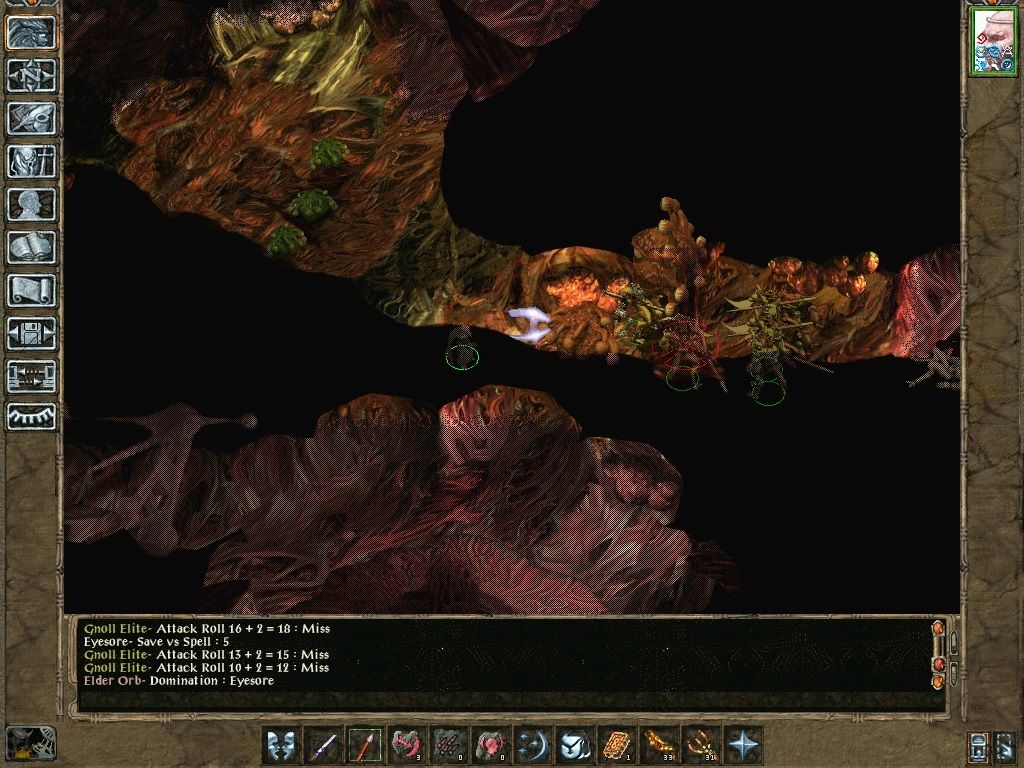This screenshot has width=1024, height=768.
Task: Return to the main game view button
Action: tap(31, 32)
